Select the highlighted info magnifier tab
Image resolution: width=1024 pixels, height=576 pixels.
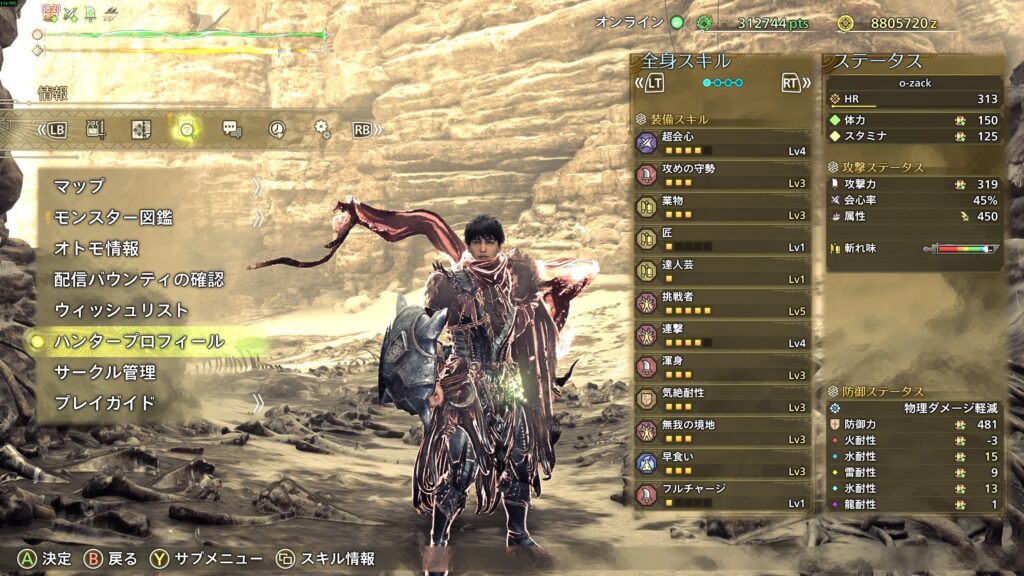[x=185, y=129]
